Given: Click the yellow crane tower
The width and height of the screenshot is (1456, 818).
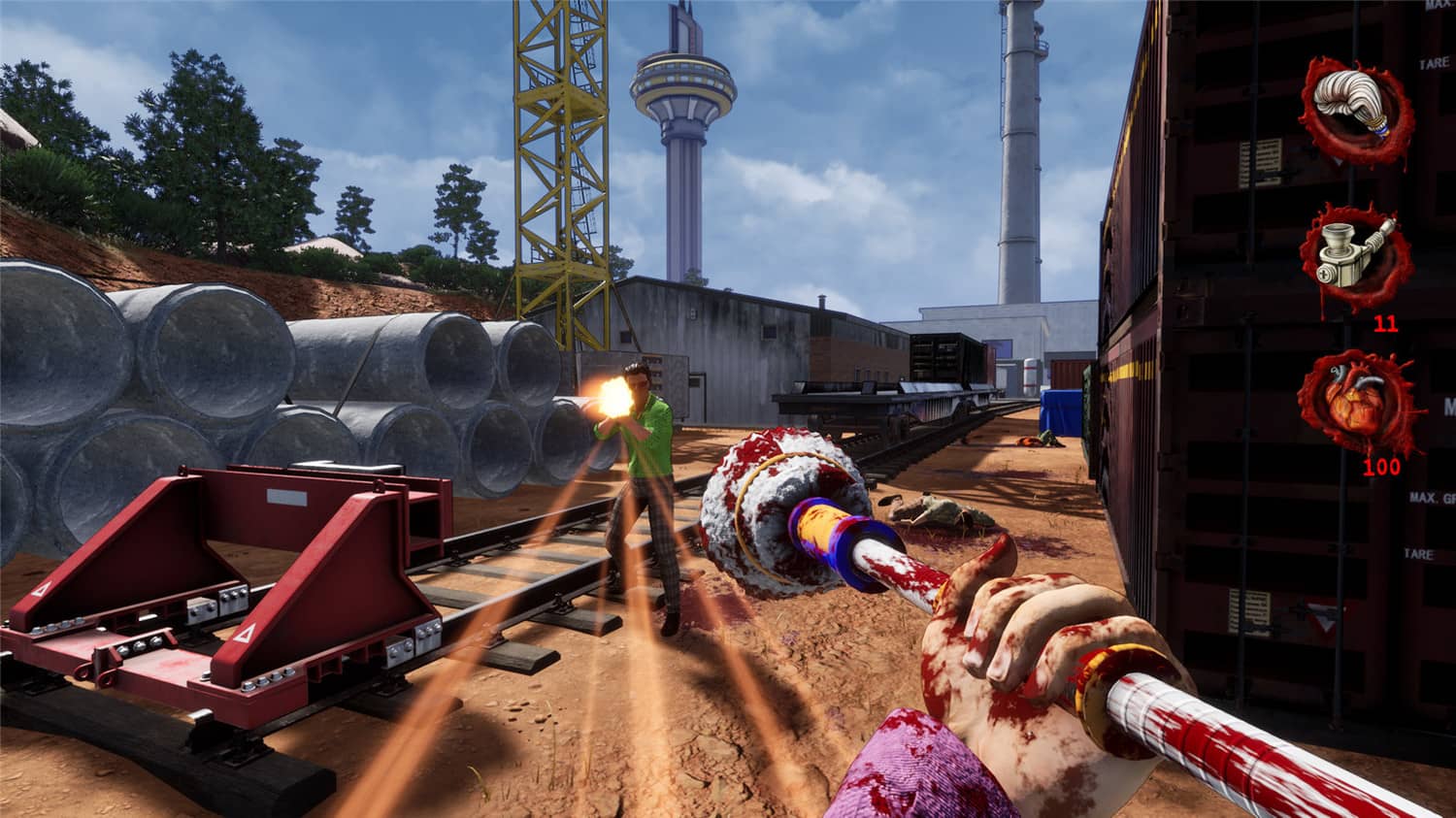Looking at the screenshot, I should pos(558,175).
